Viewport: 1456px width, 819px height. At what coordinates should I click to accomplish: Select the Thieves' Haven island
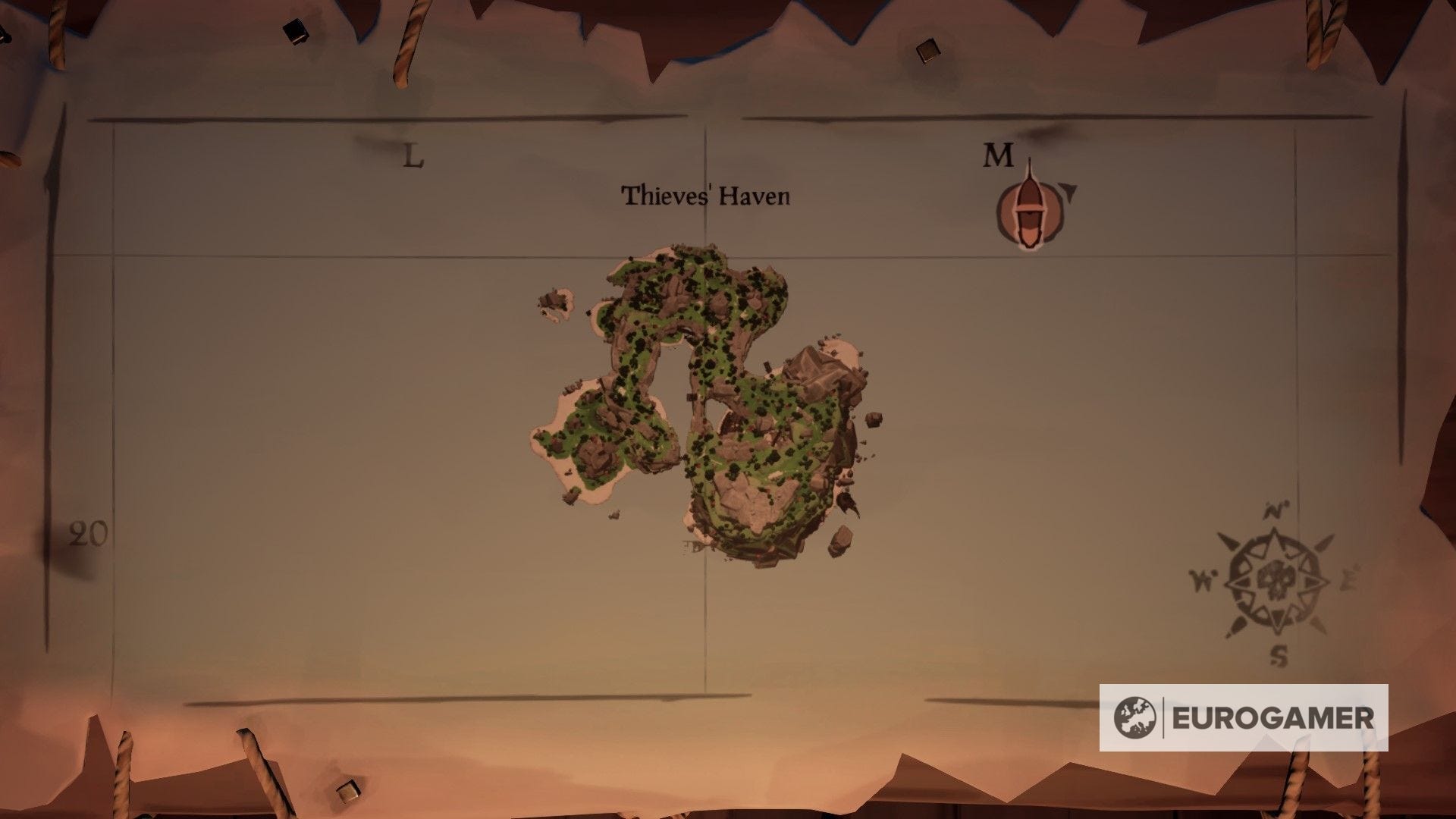click(728, 394)
